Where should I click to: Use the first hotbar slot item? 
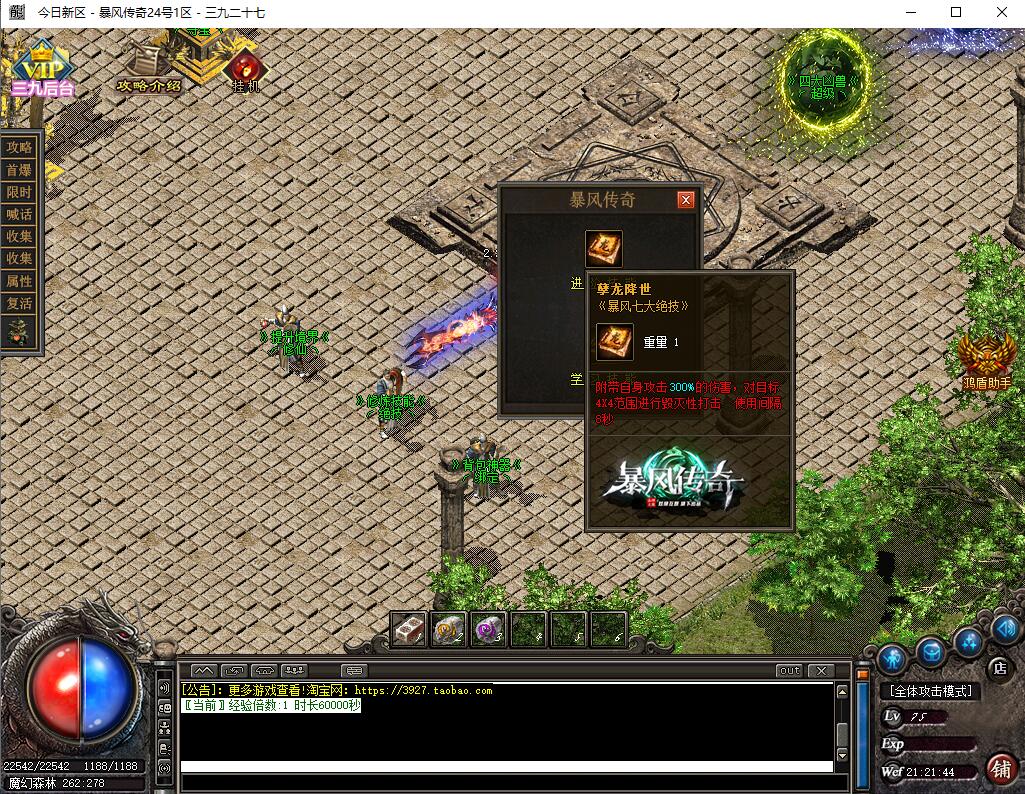[x=409, y=629]
